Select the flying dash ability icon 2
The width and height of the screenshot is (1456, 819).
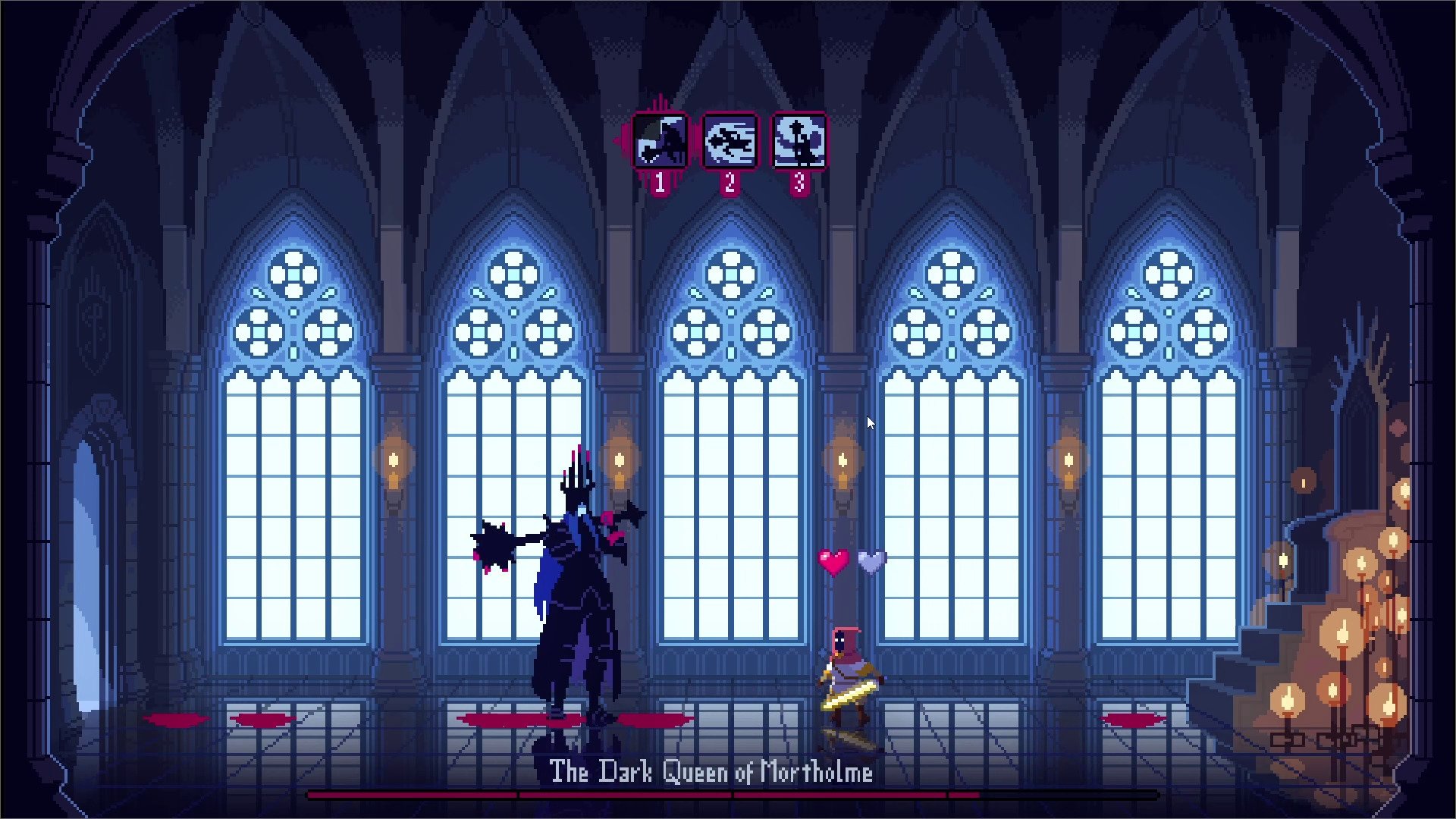click(730, 142)
